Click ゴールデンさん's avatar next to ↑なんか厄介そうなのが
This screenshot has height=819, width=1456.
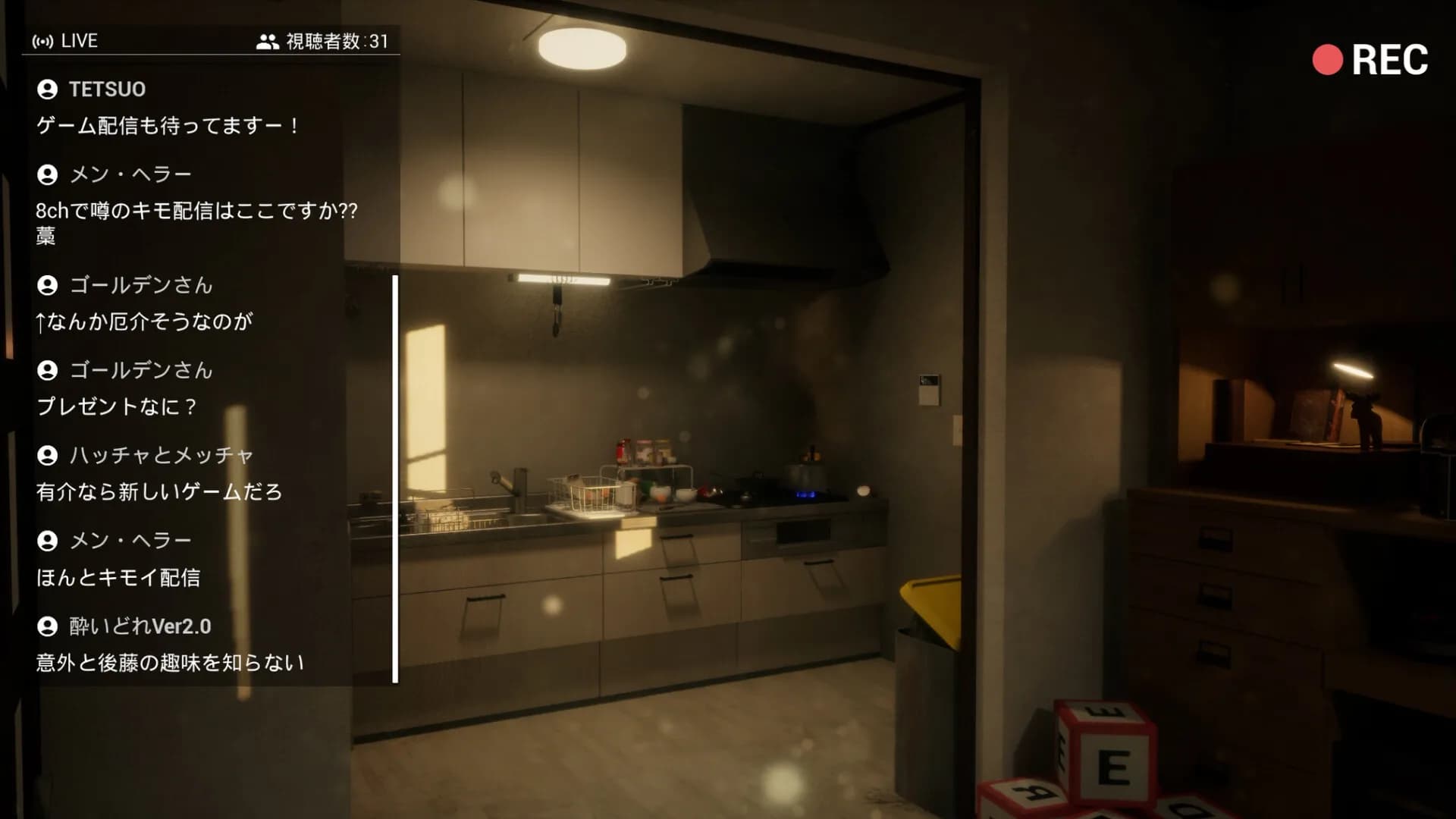[48, 286]
